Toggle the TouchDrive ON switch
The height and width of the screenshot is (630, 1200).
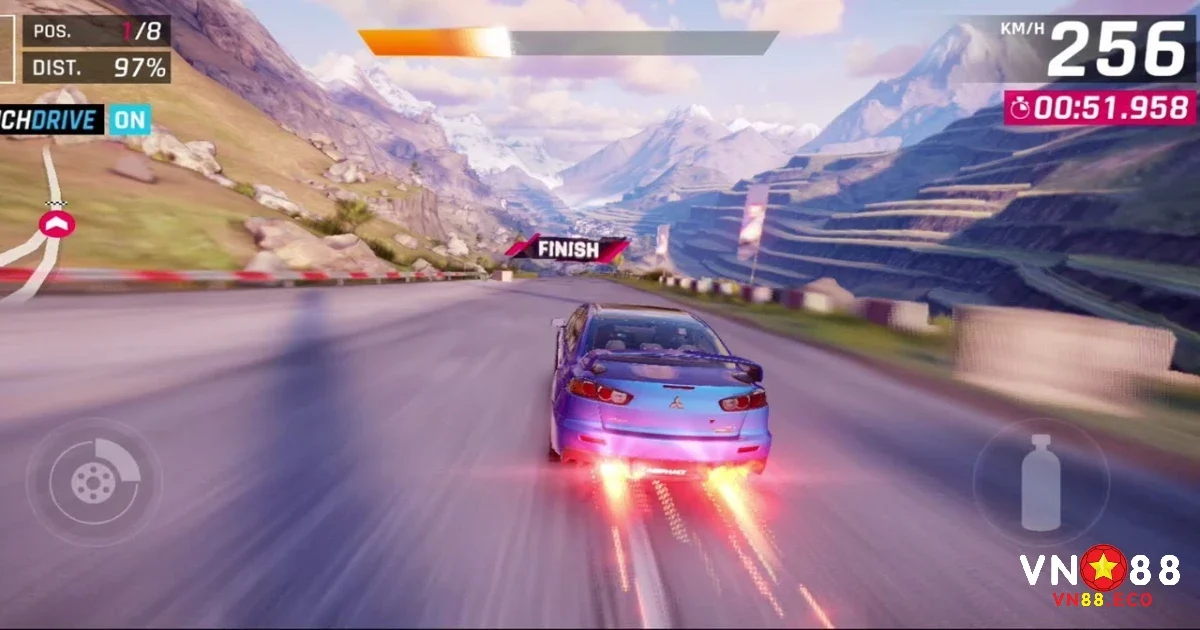tap(129, 120)
